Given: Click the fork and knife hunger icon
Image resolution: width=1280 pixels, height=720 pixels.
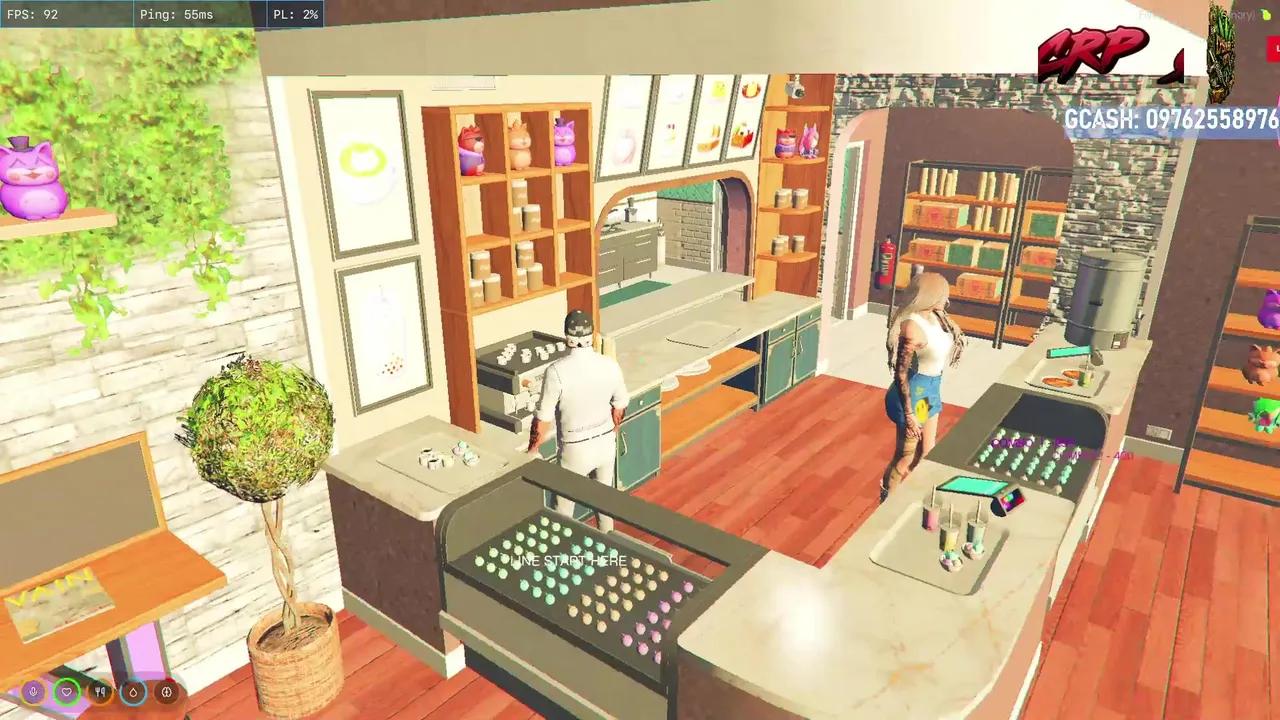Looking at the screenshot, I should pos(100,691).
